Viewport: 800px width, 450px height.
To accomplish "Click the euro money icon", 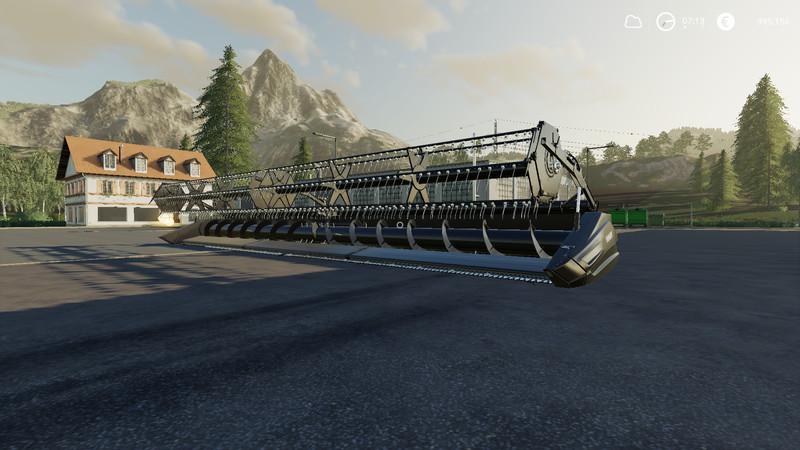I will point(725,21).
